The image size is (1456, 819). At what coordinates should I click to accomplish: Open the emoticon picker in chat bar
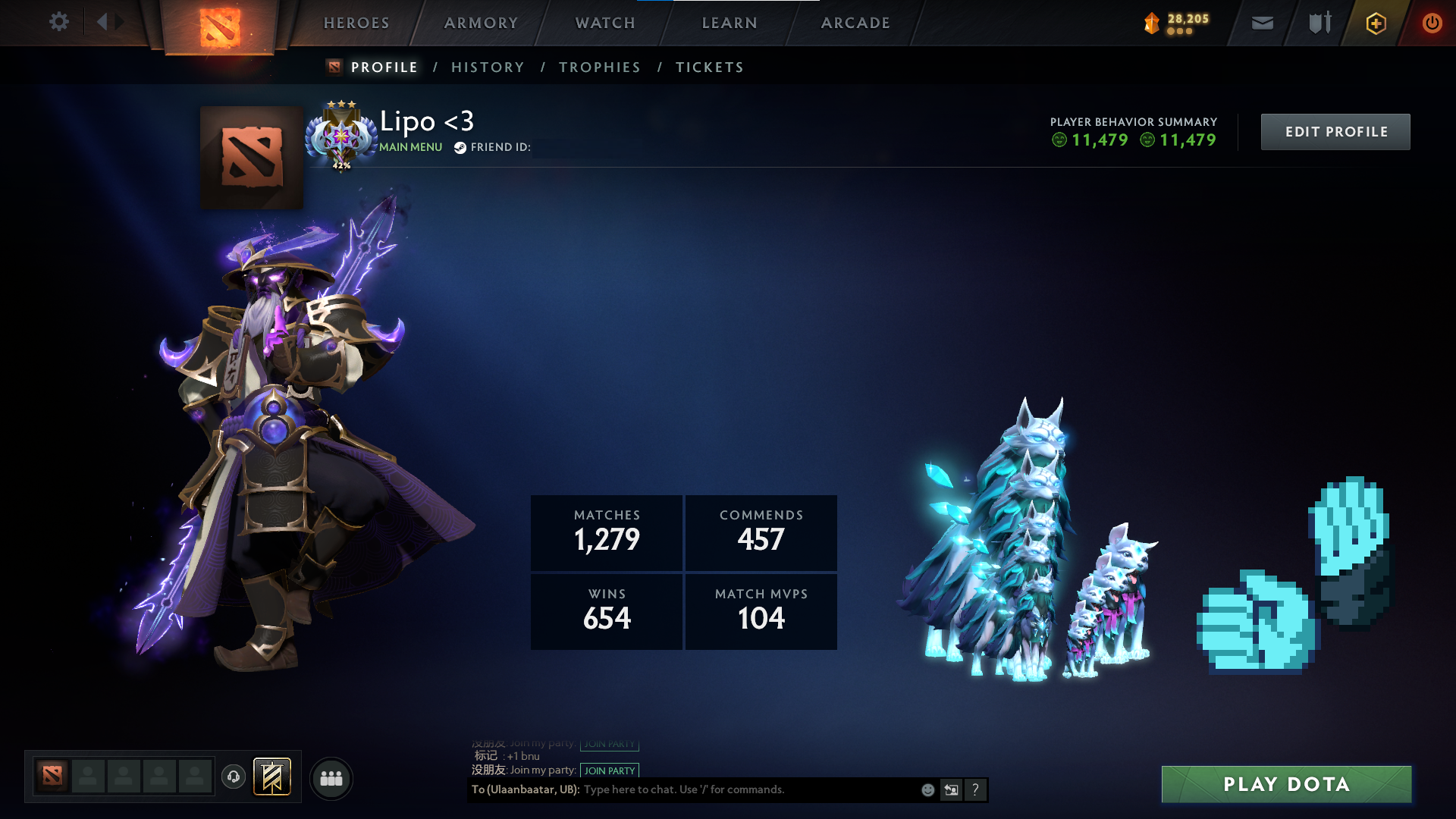(x=927, y=789)
